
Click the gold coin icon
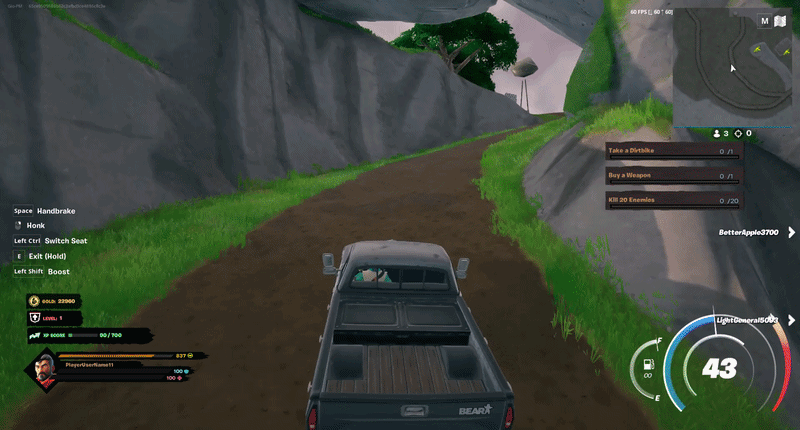(x=33, y=300)
